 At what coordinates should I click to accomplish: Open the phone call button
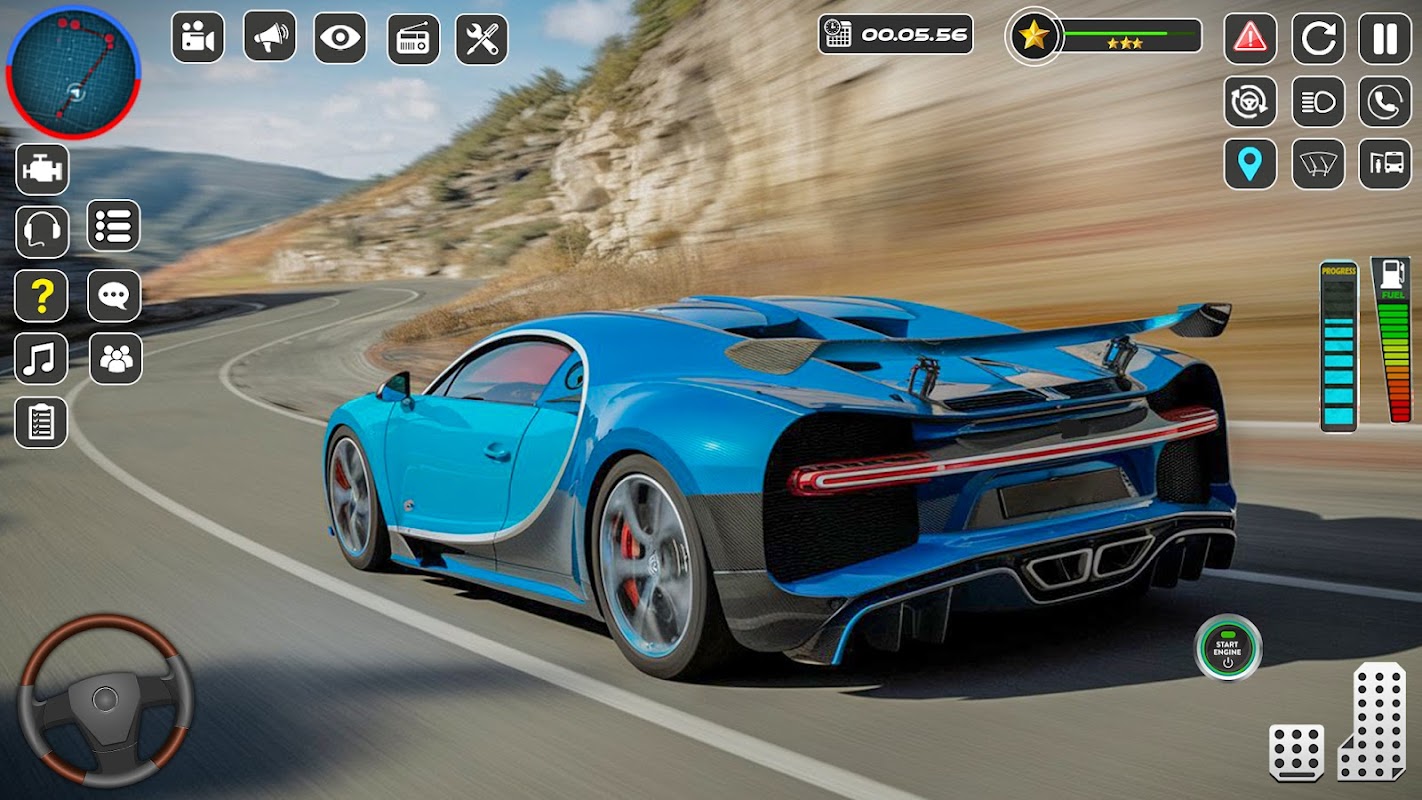click(1384, 102)
